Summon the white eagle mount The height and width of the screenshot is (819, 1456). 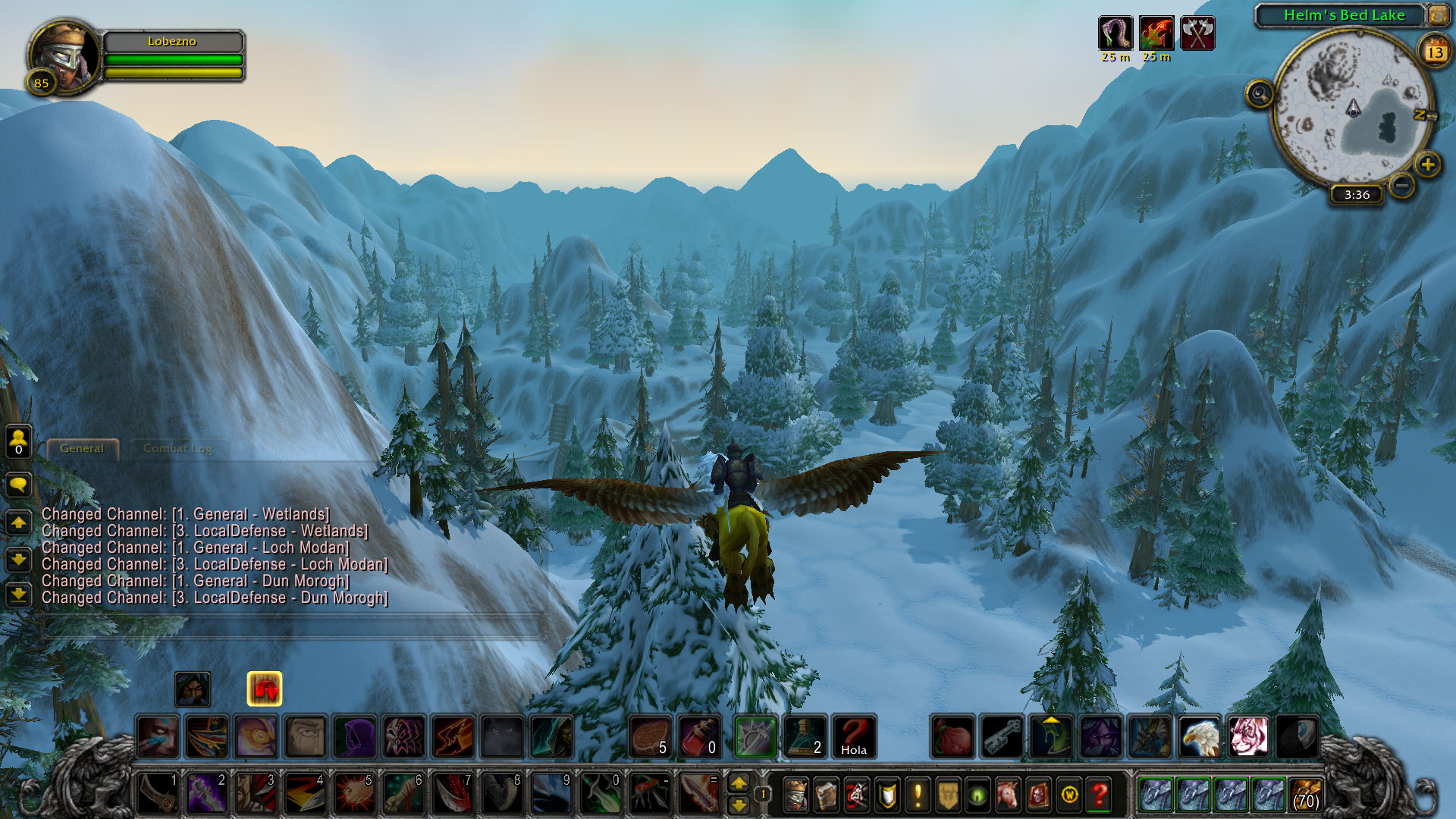click(x=1199, y=736)
